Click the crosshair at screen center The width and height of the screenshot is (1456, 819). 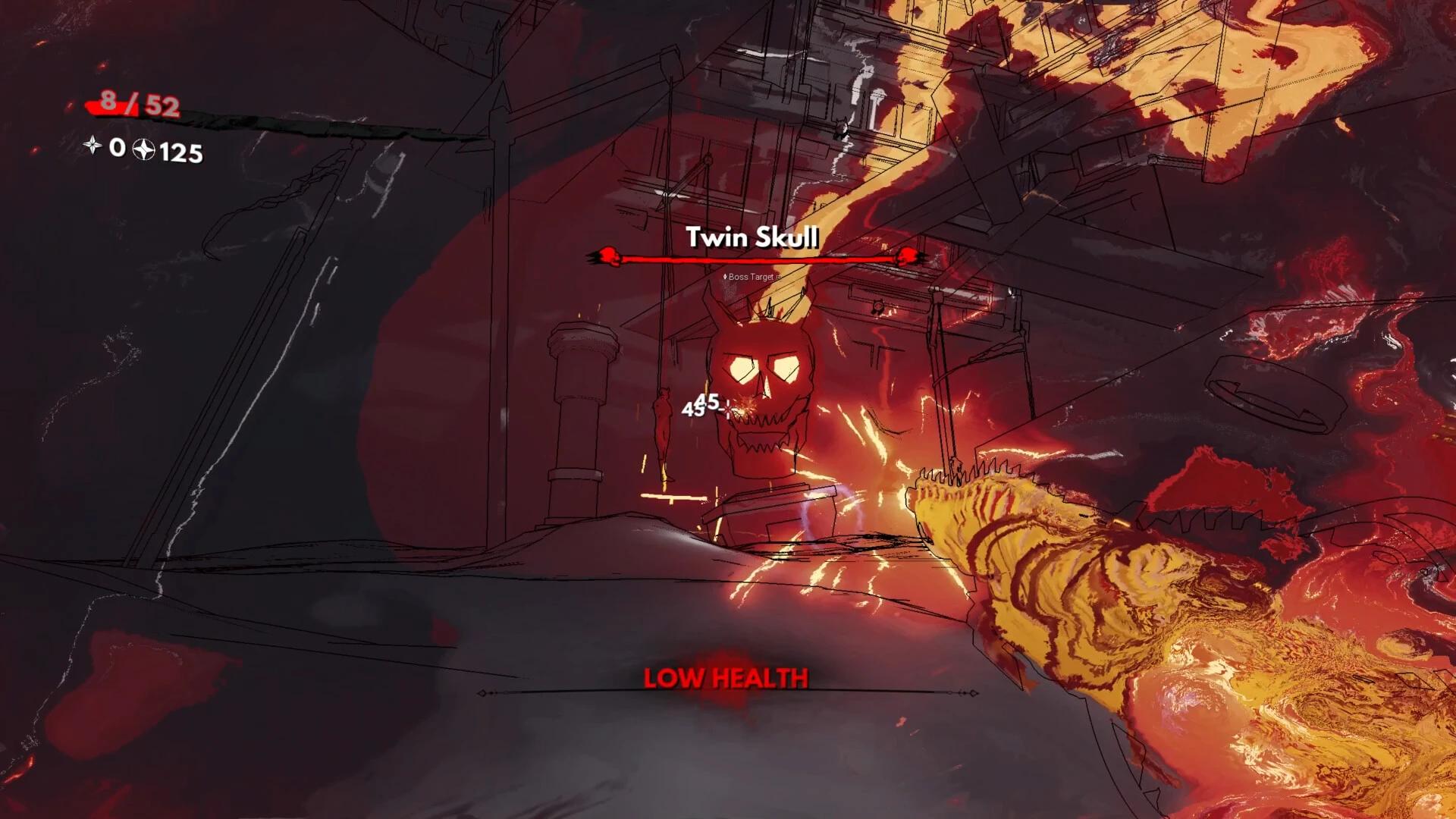tap(726, 409)
